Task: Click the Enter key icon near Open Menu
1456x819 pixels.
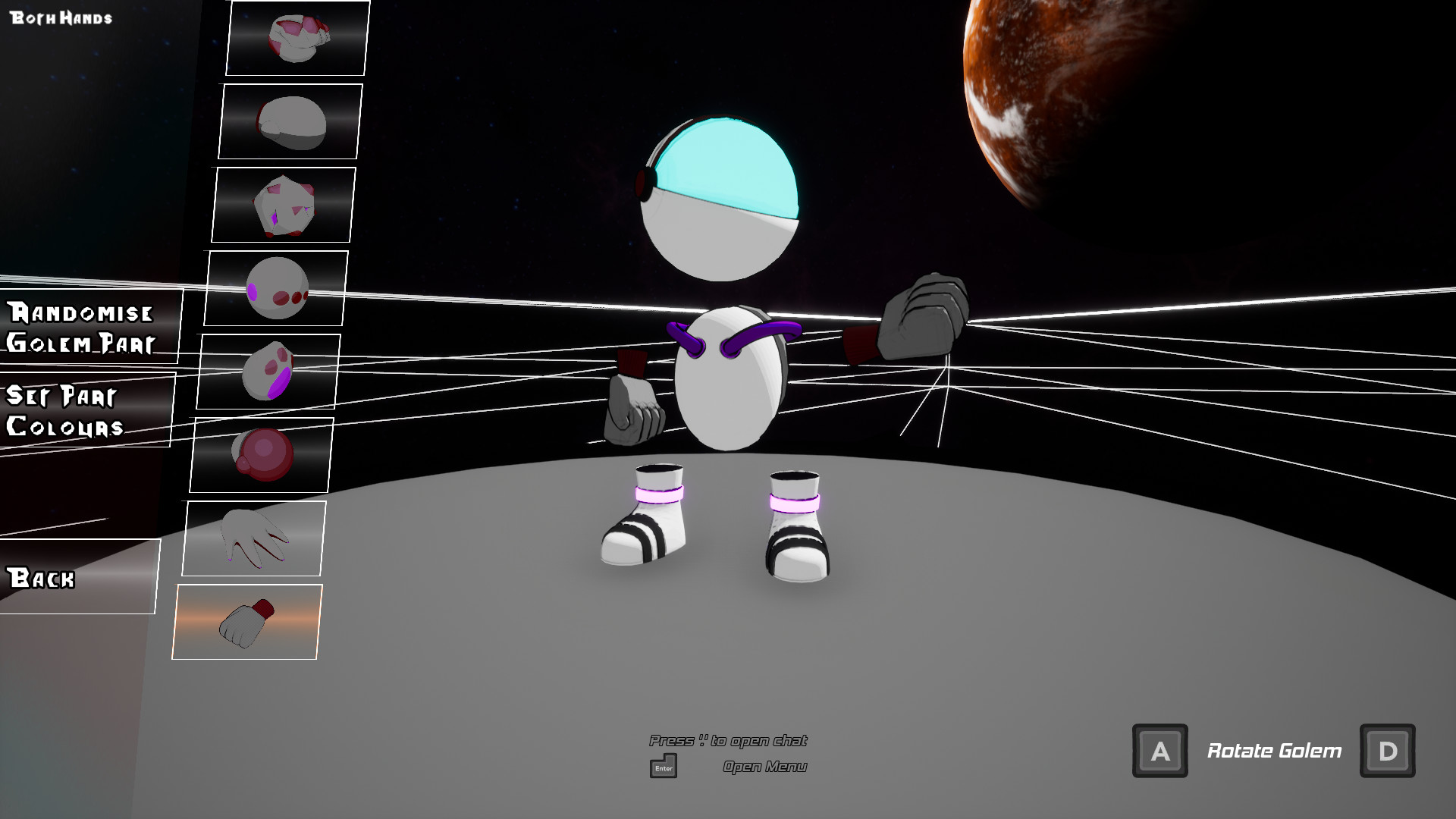Action: 663,767
